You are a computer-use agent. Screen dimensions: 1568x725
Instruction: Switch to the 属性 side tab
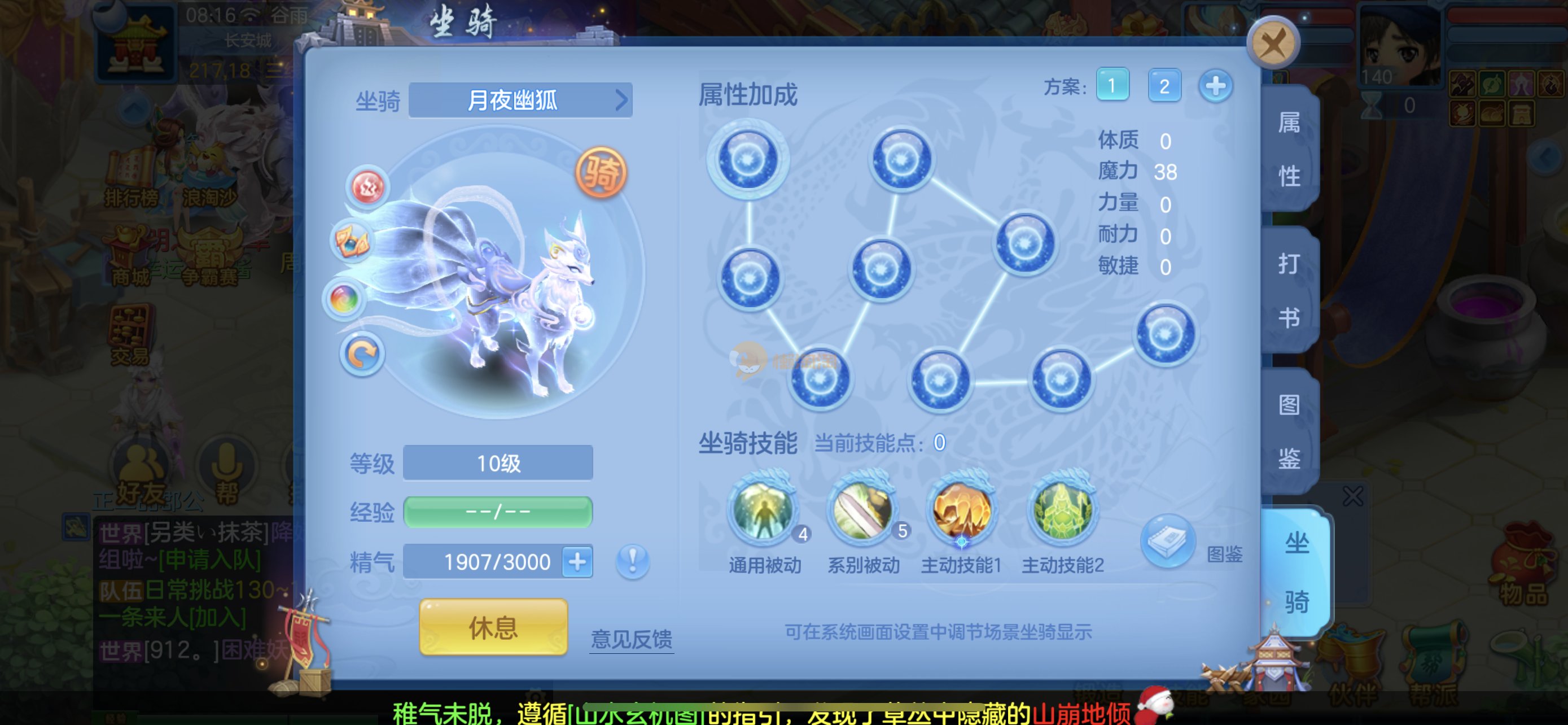tap(1289, 149)
